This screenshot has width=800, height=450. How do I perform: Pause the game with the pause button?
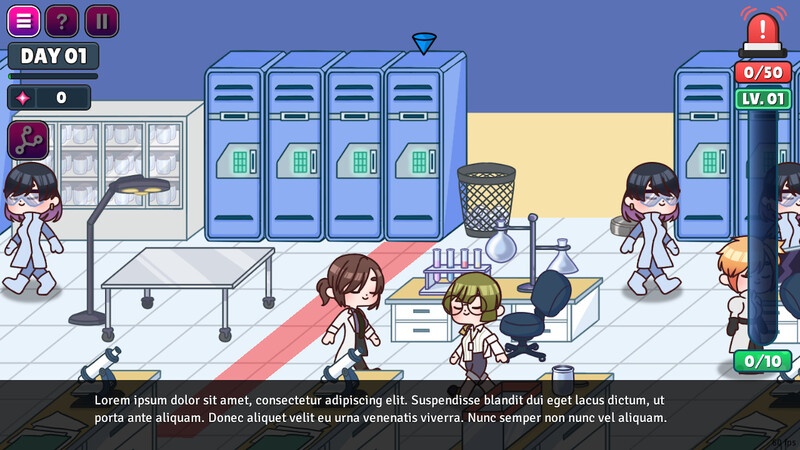[101, 21]
